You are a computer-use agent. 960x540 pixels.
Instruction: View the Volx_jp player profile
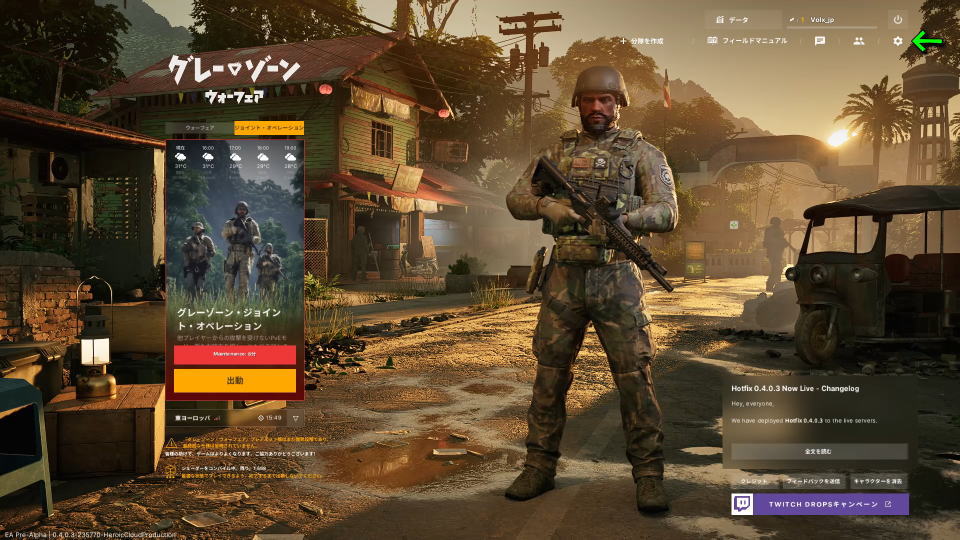[833, 19]
